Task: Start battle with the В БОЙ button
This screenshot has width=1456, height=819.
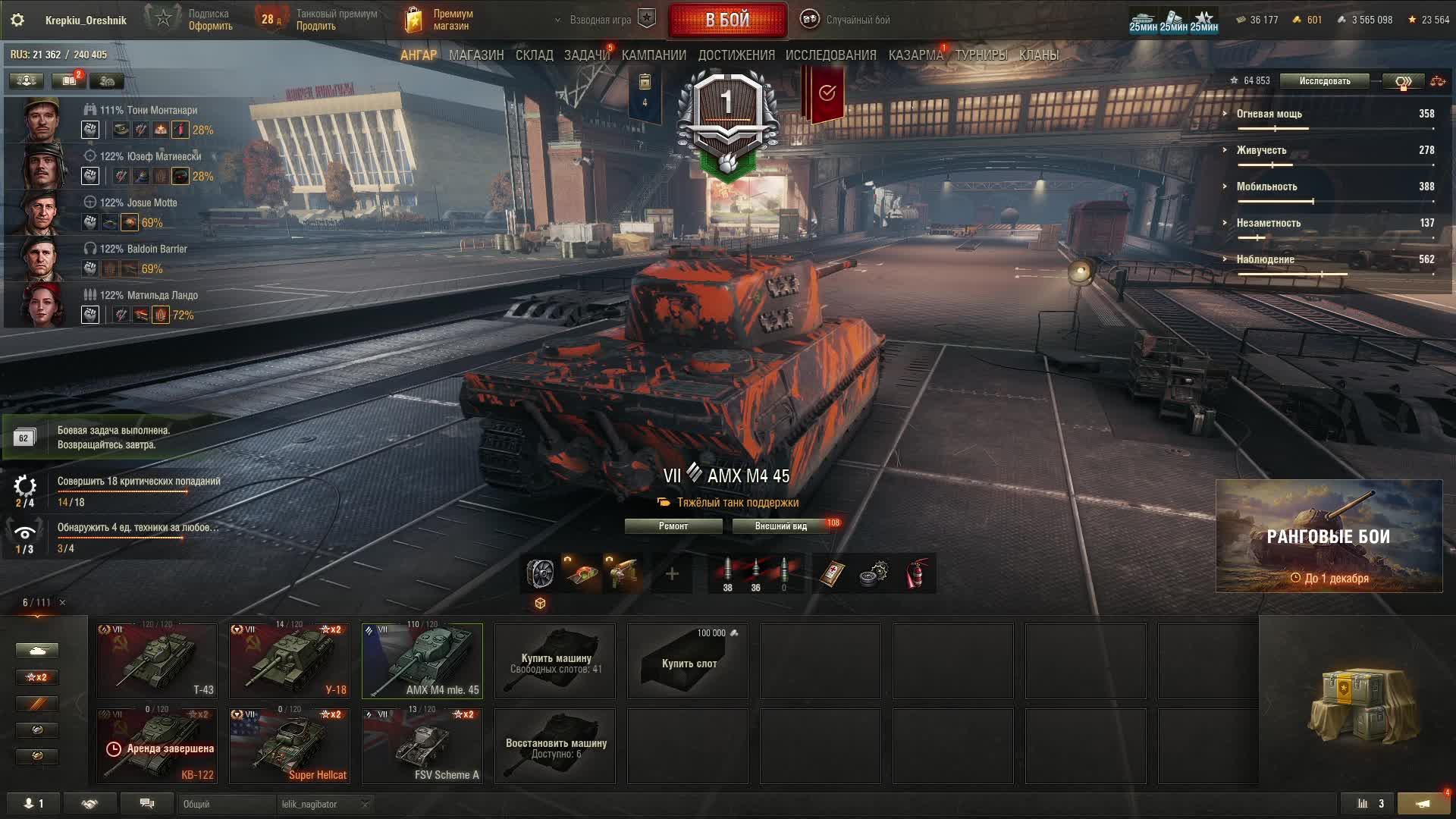Action: [727, 20]
